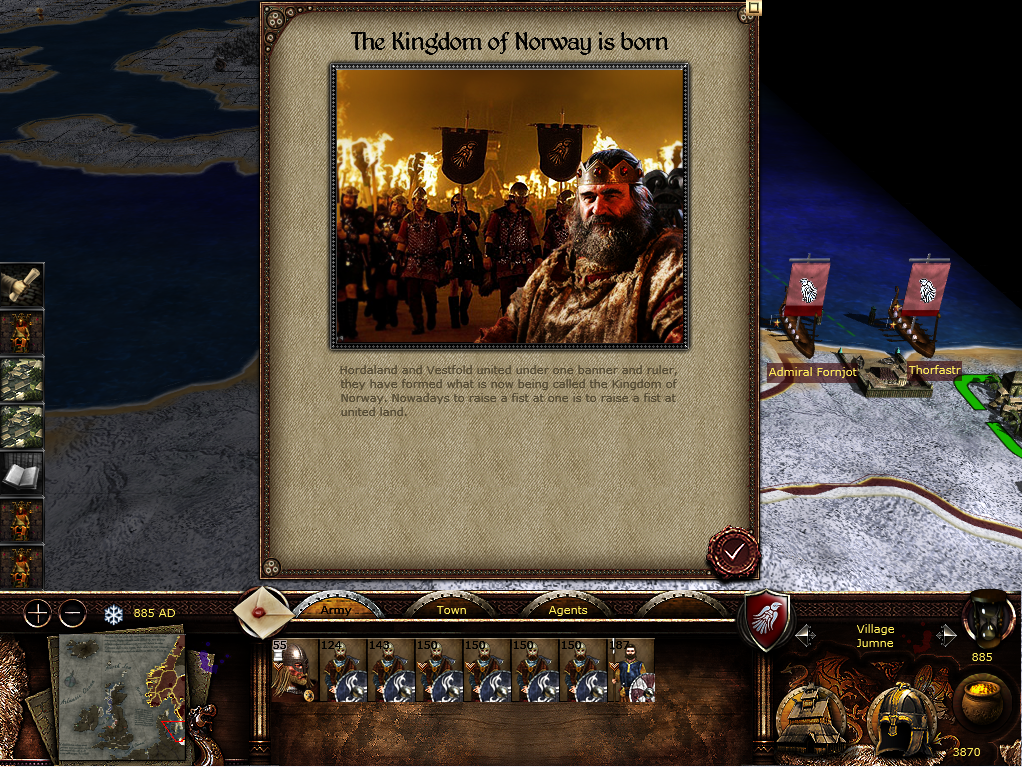Select the general's unit card with 55 men

tap(294, 670)
